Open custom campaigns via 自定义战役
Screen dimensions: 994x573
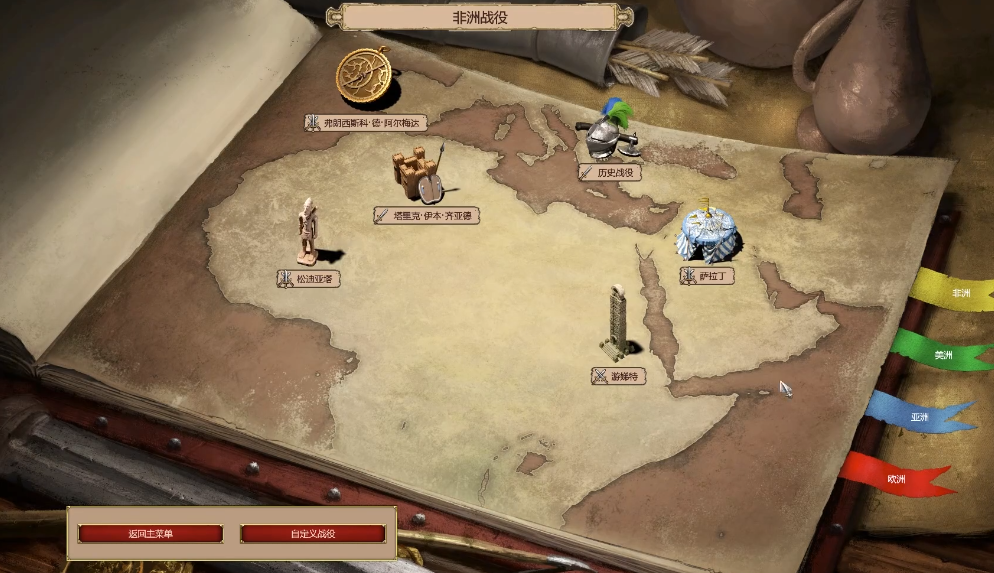click(x=313, y=534)
